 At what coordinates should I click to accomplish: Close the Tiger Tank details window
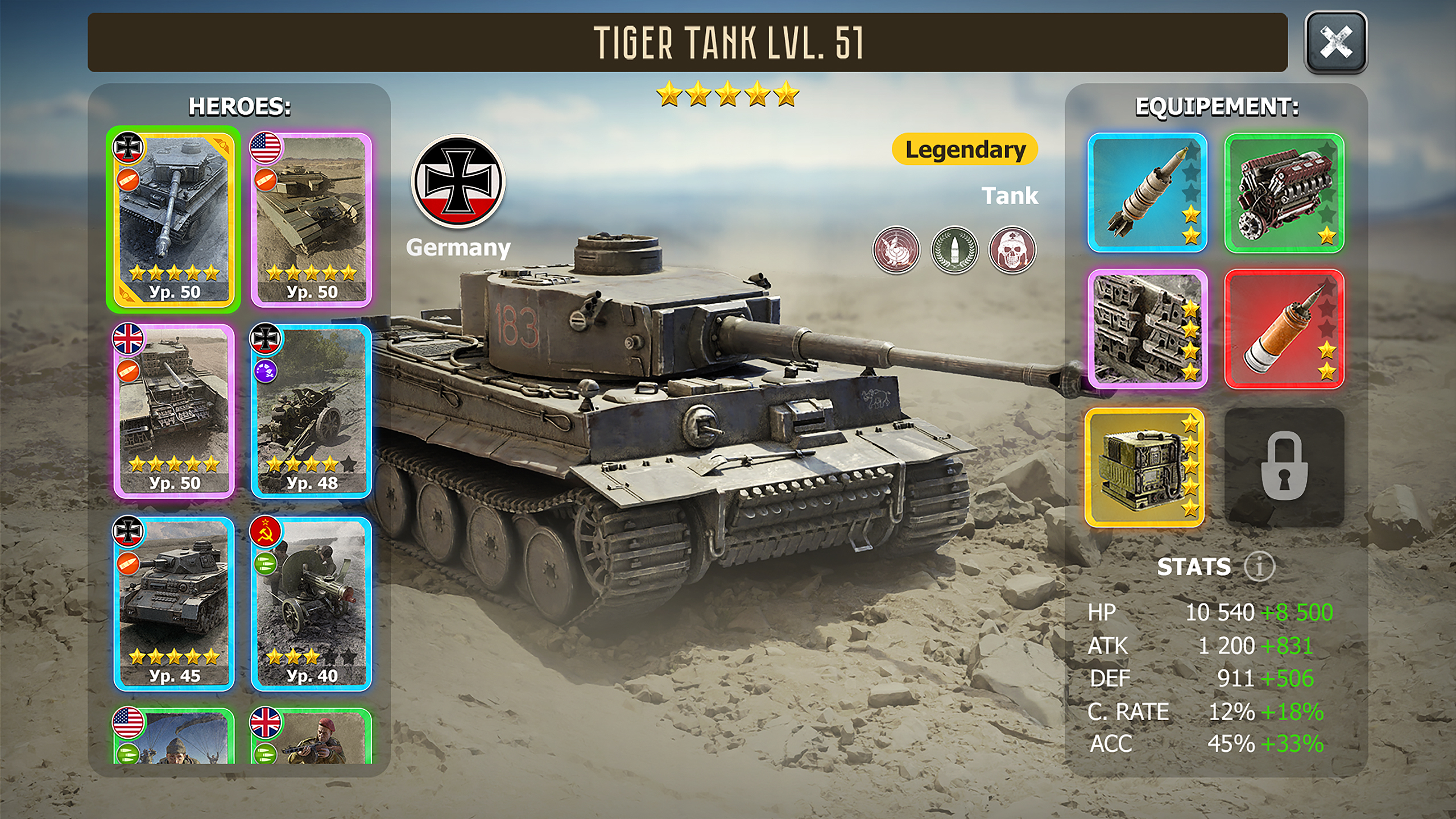(x=1335, y=42)
